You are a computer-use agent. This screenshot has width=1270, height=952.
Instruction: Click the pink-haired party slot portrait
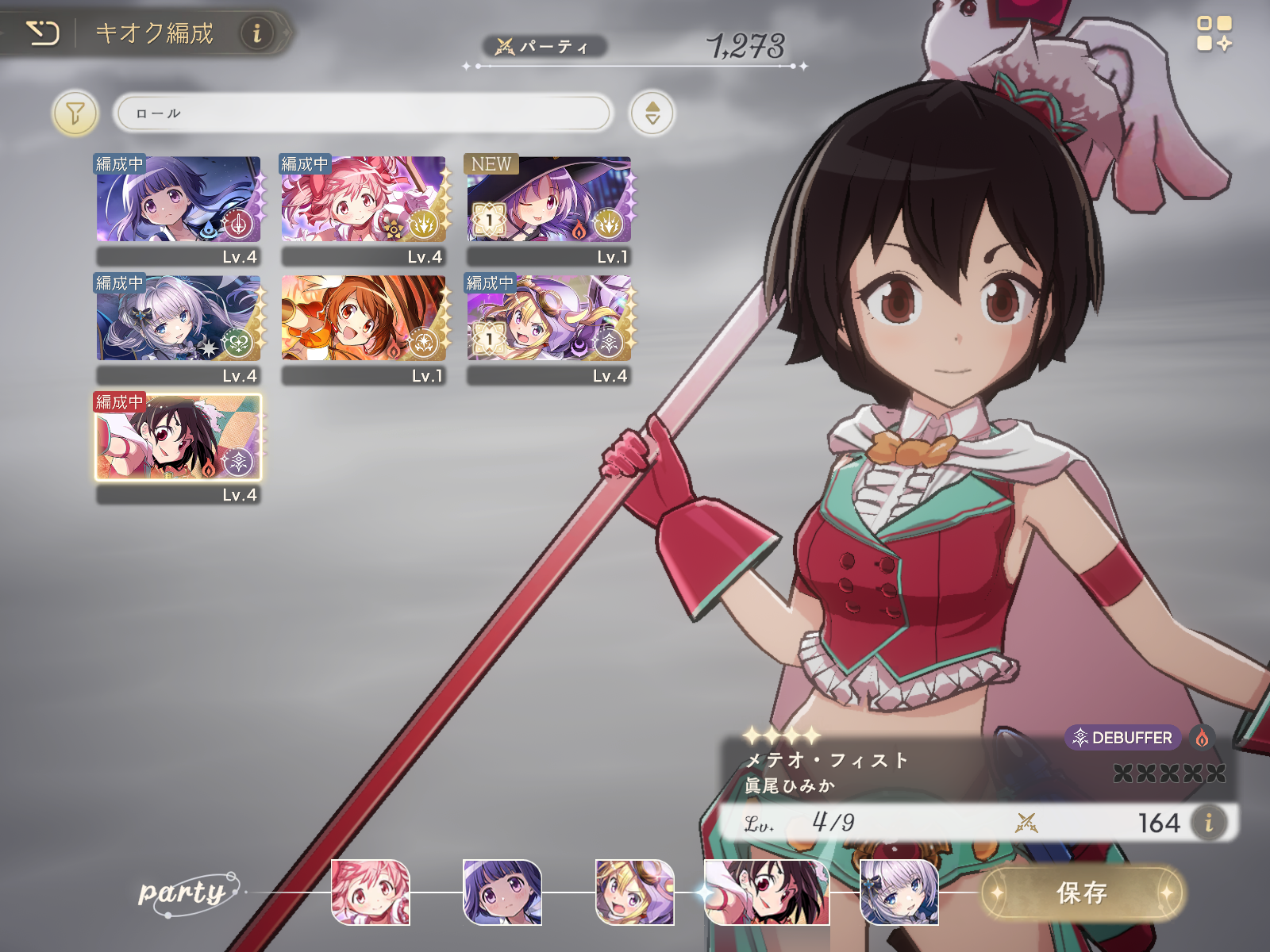pyautogui.click(x=370, y=892)
